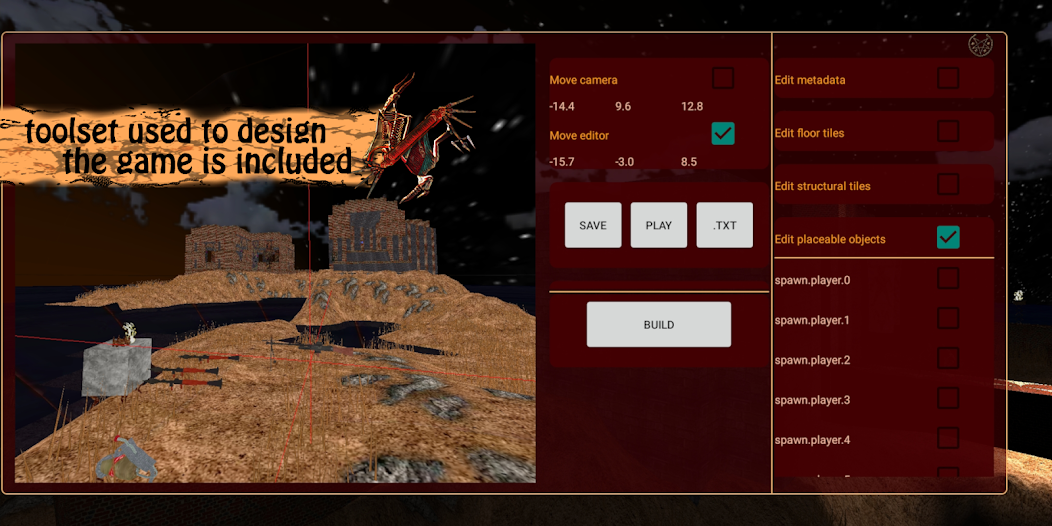Enable Edit floor tiles mode
Image resolution: width=1052 pixels, height=526 pixels.
(x=948, y=132)
